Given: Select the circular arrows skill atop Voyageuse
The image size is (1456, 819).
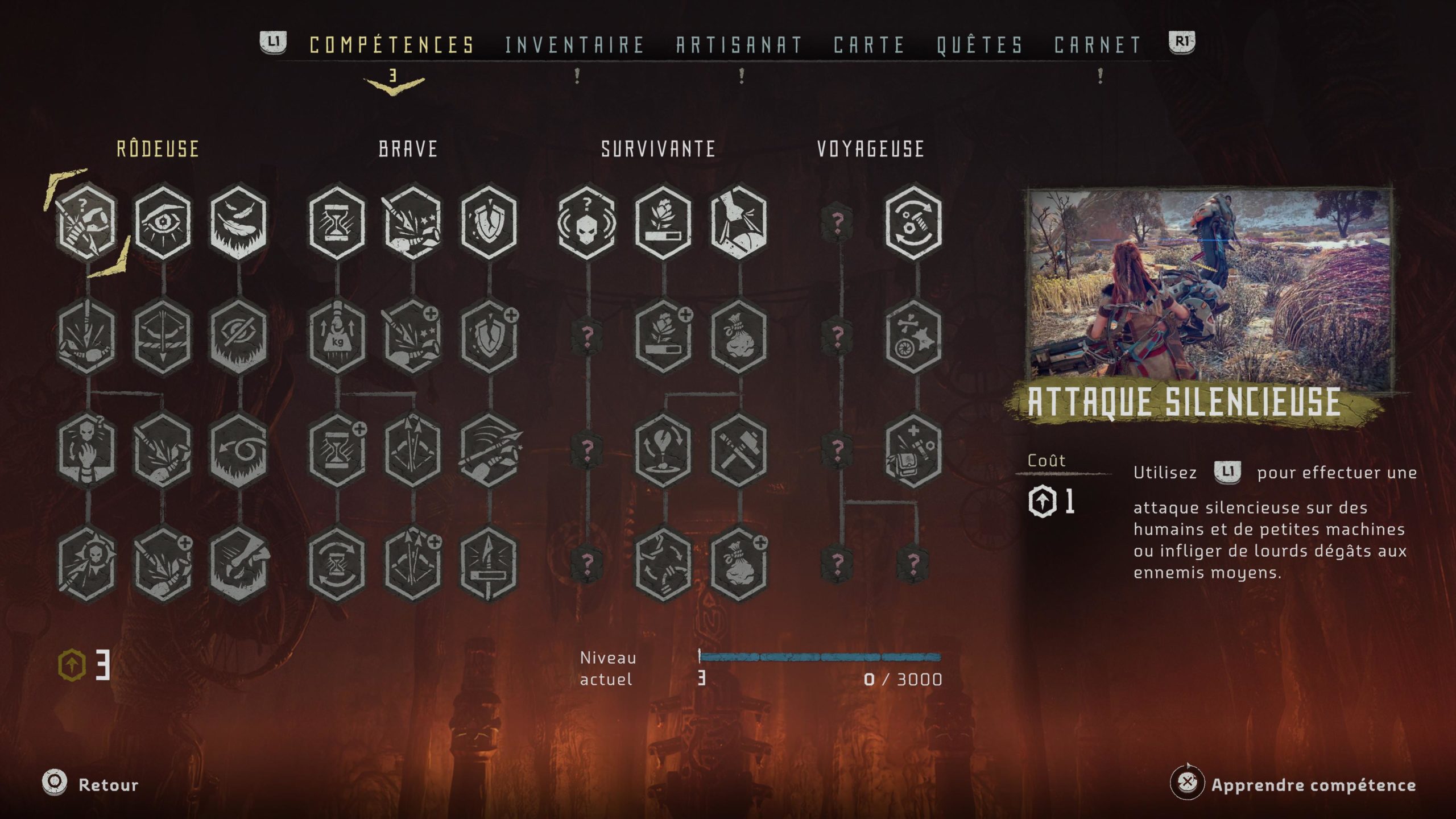Looking at the screenshot, I should [913, 222].
